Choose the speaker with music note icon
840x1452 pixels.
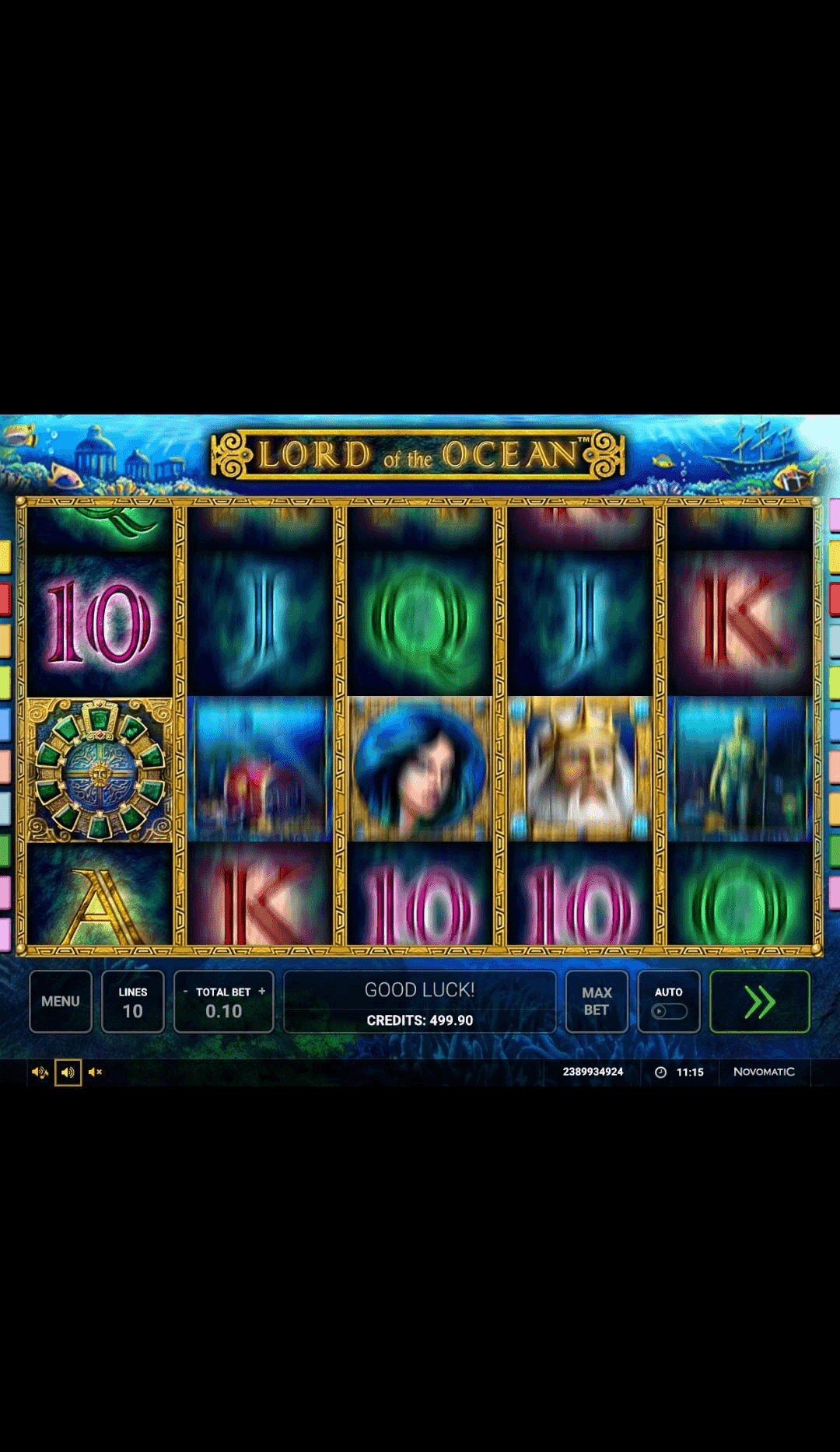click(x=40, y=1072)
